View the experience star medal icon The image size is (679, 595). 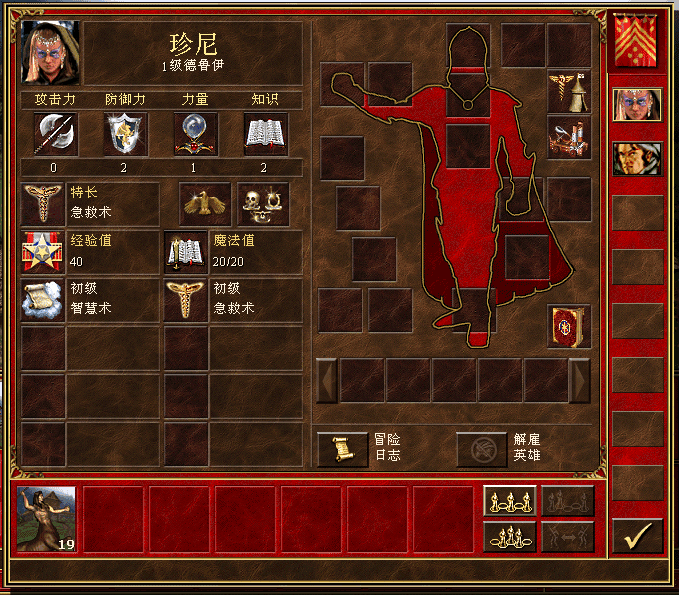pyautogui.click(x=43, y=252)
